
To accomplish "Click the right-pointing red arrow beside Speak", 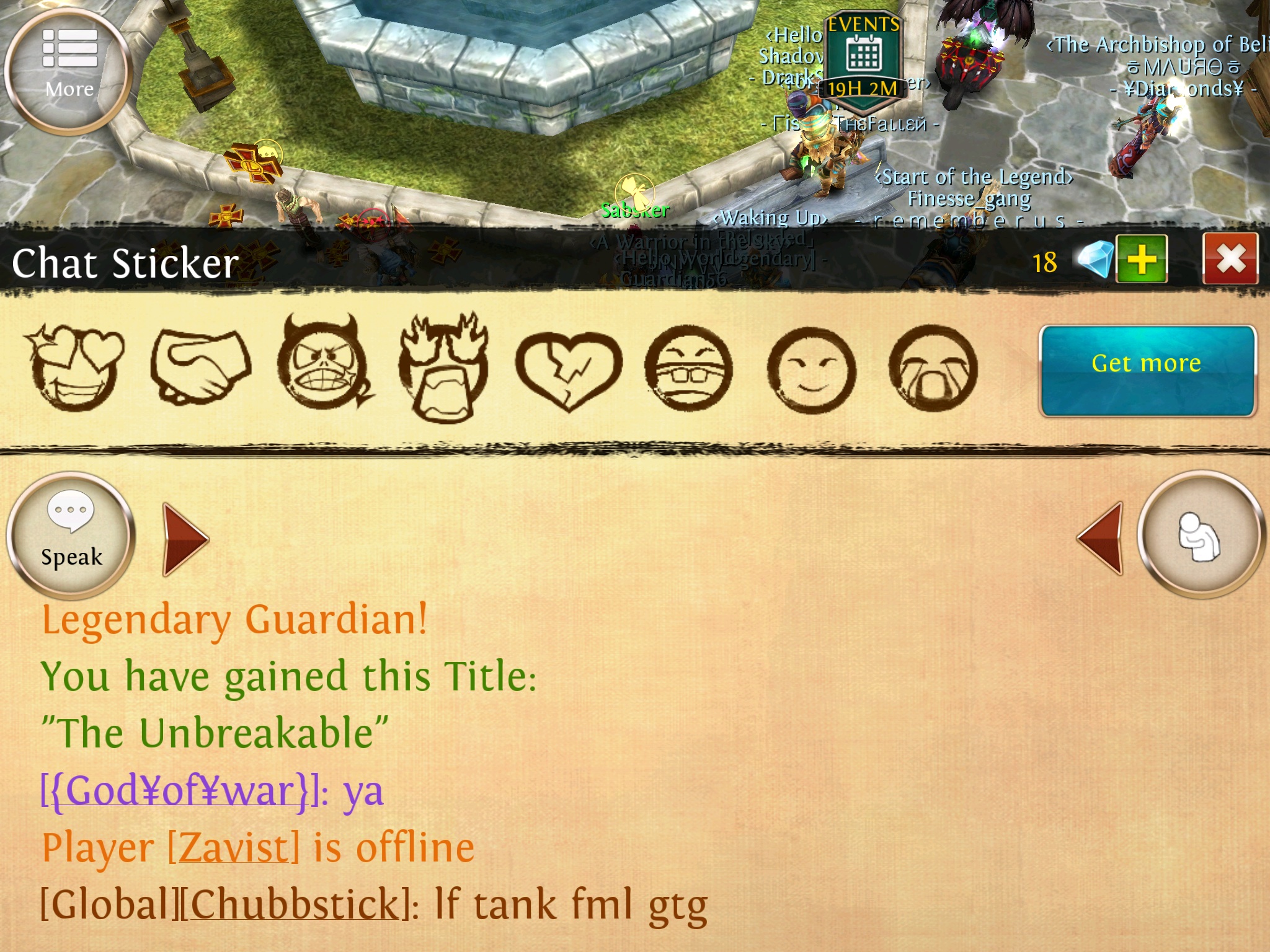I will 185,539.
